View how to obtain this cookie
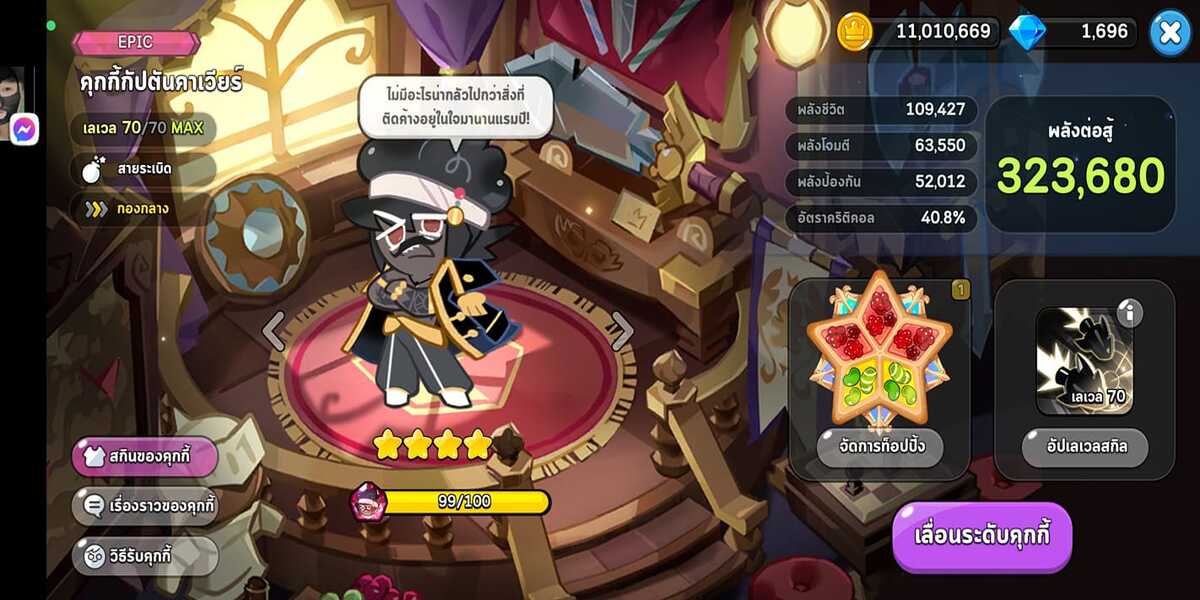1200x600 pixels. click(x=144, y=556)
